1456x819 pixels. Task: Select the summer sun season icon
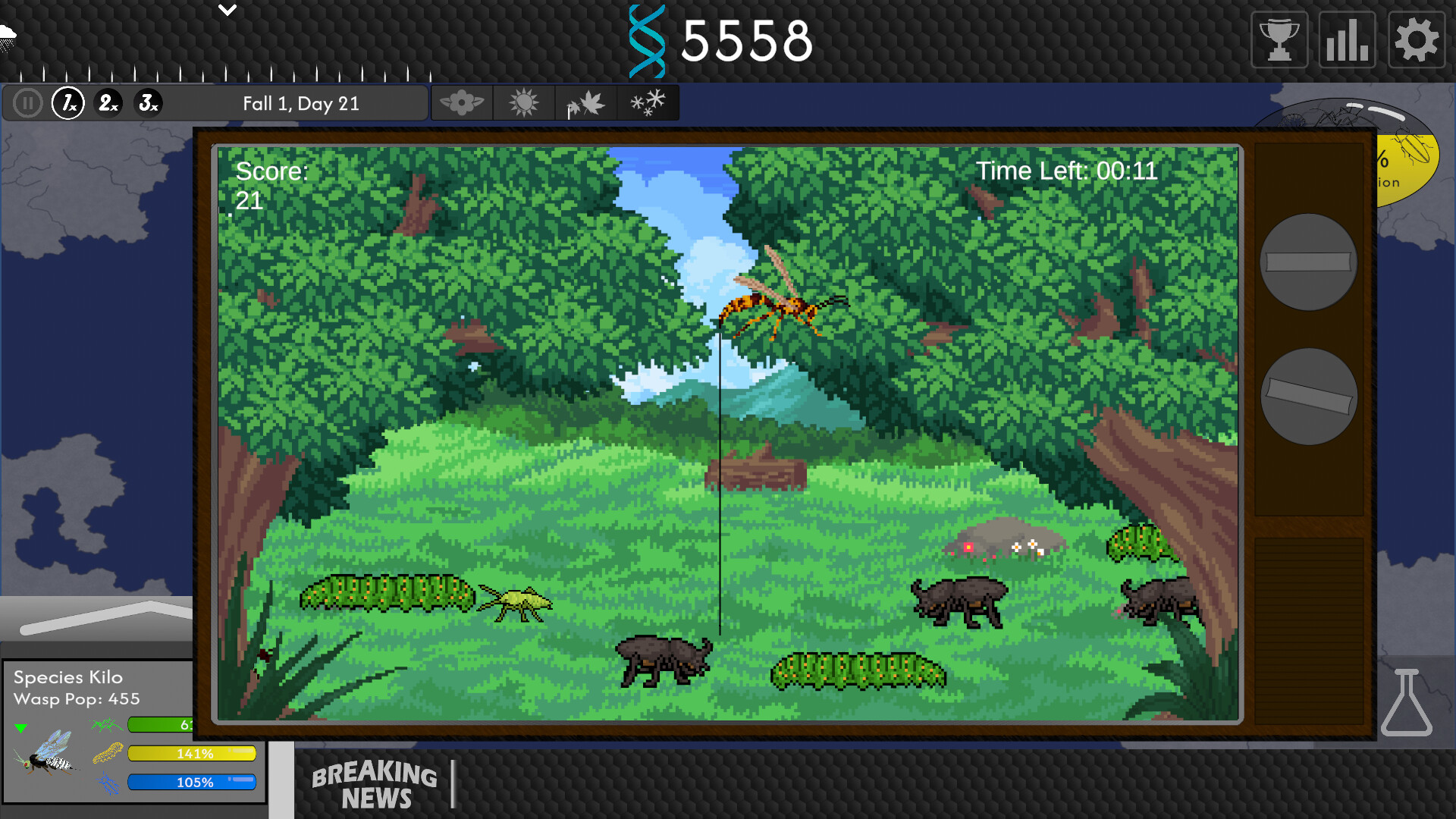[525, 102]
